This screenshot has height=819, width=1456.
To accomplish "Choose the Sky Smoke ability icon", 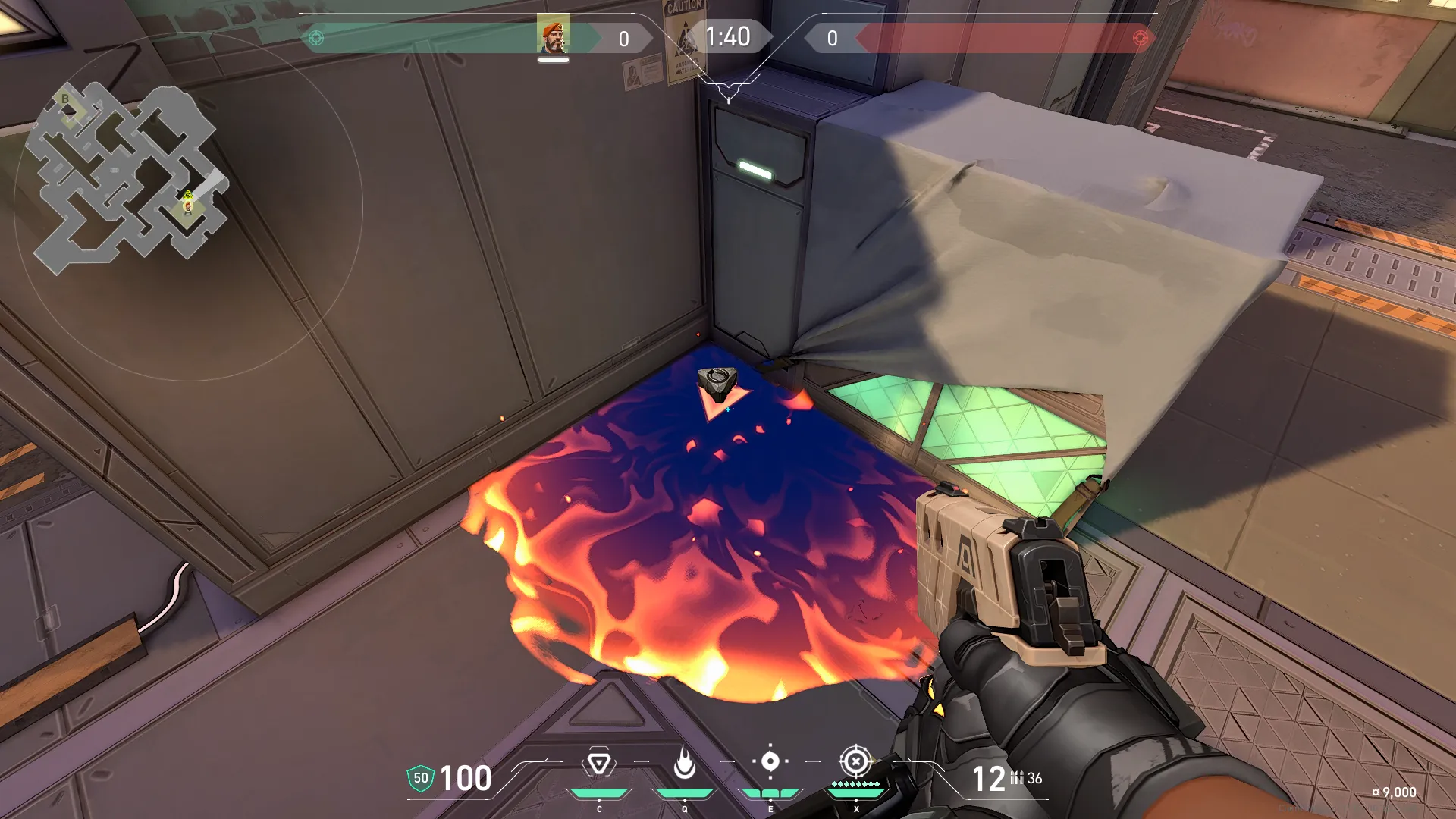I will coord(770,761).
